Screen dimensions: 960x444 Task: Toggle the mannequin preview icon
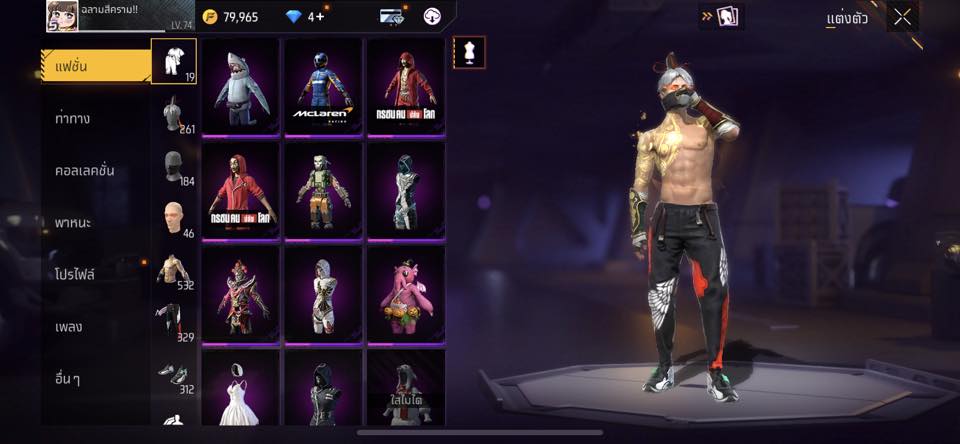[x=468, y=51]
